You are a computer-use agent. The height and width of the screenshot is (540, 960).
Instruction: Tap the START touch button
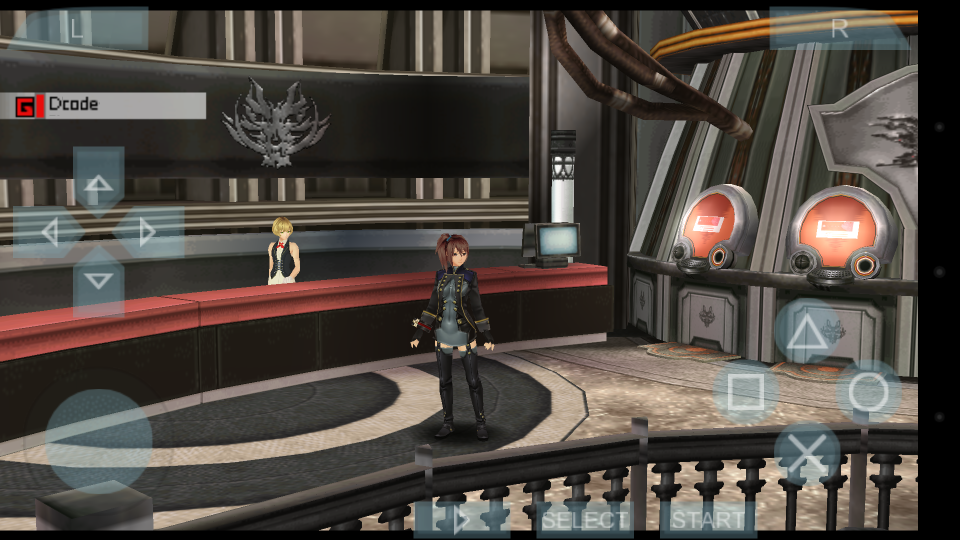708,520
